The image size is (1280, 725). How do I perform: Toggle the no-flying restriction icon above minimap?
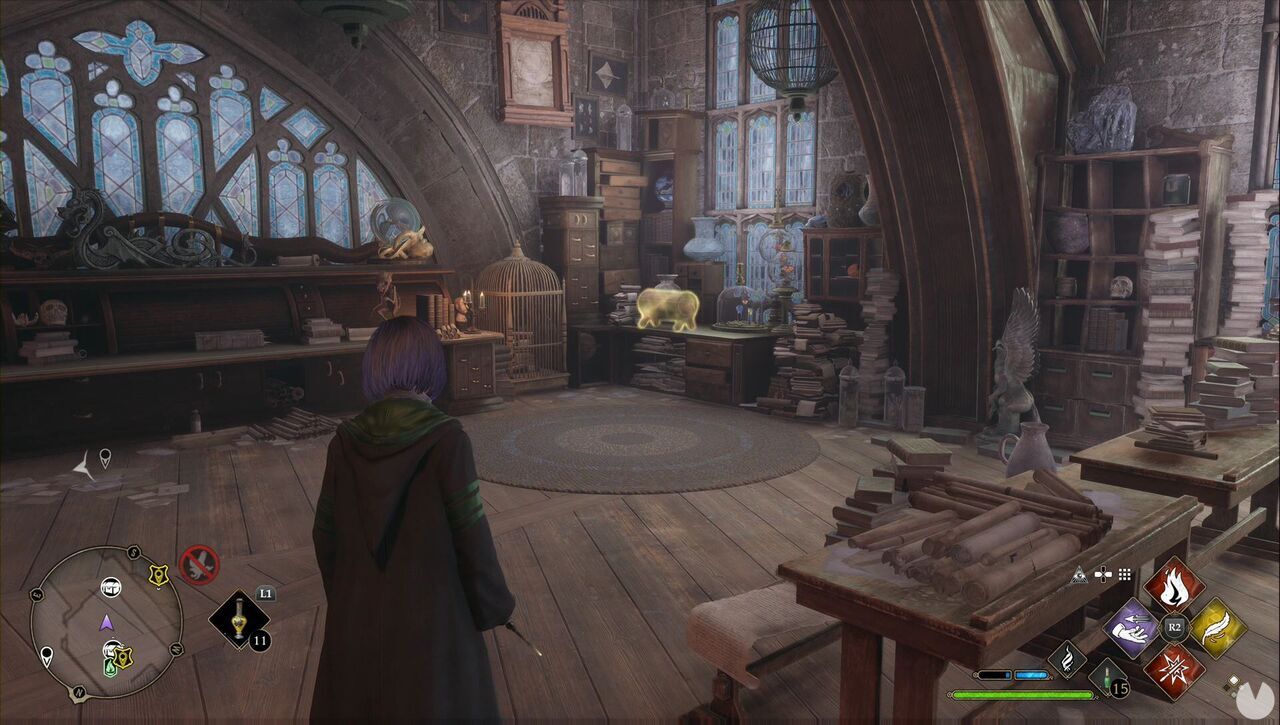click(x=198, y=562)
